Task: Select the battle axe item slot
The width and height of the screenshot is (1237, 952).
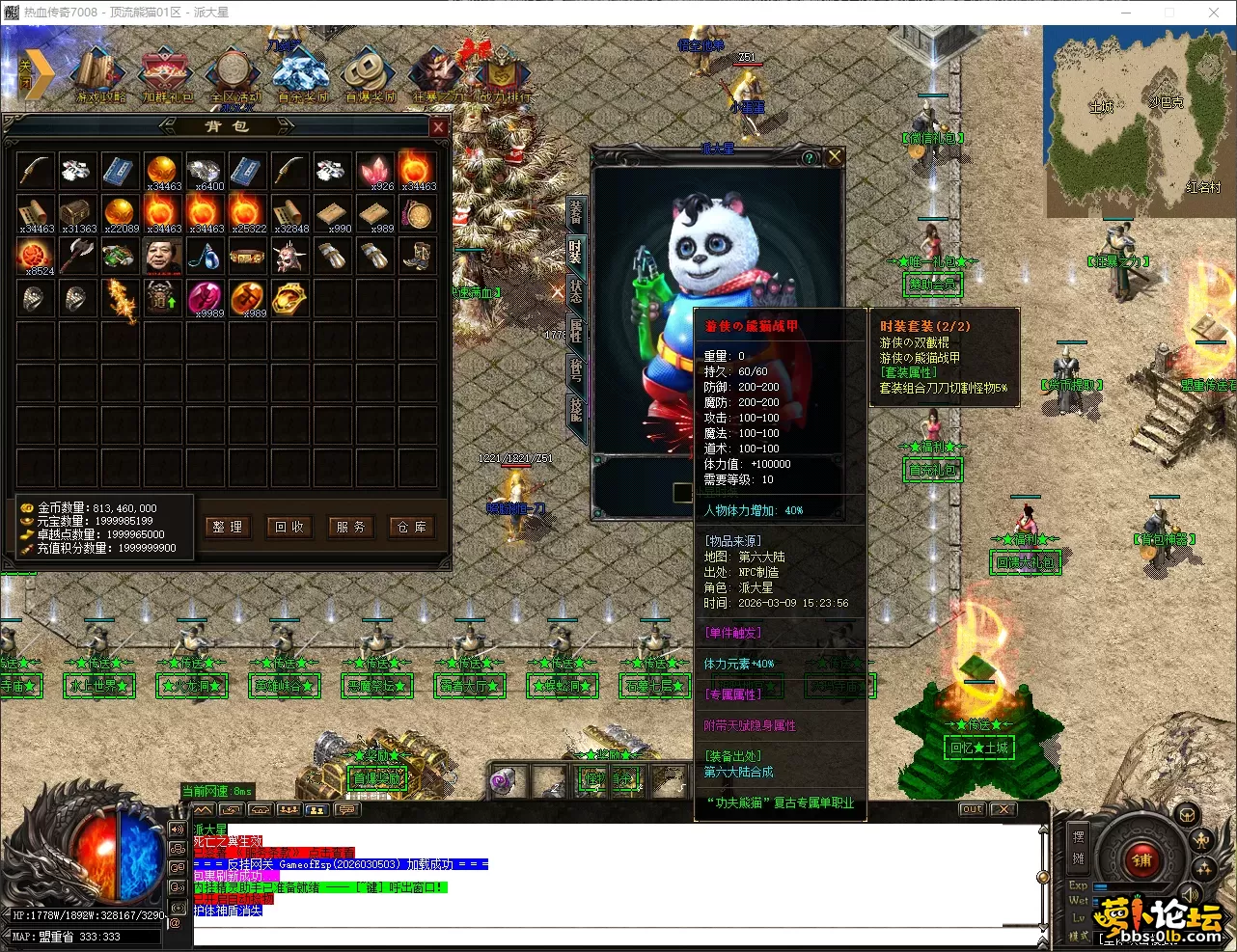Action: pos(76,256)
